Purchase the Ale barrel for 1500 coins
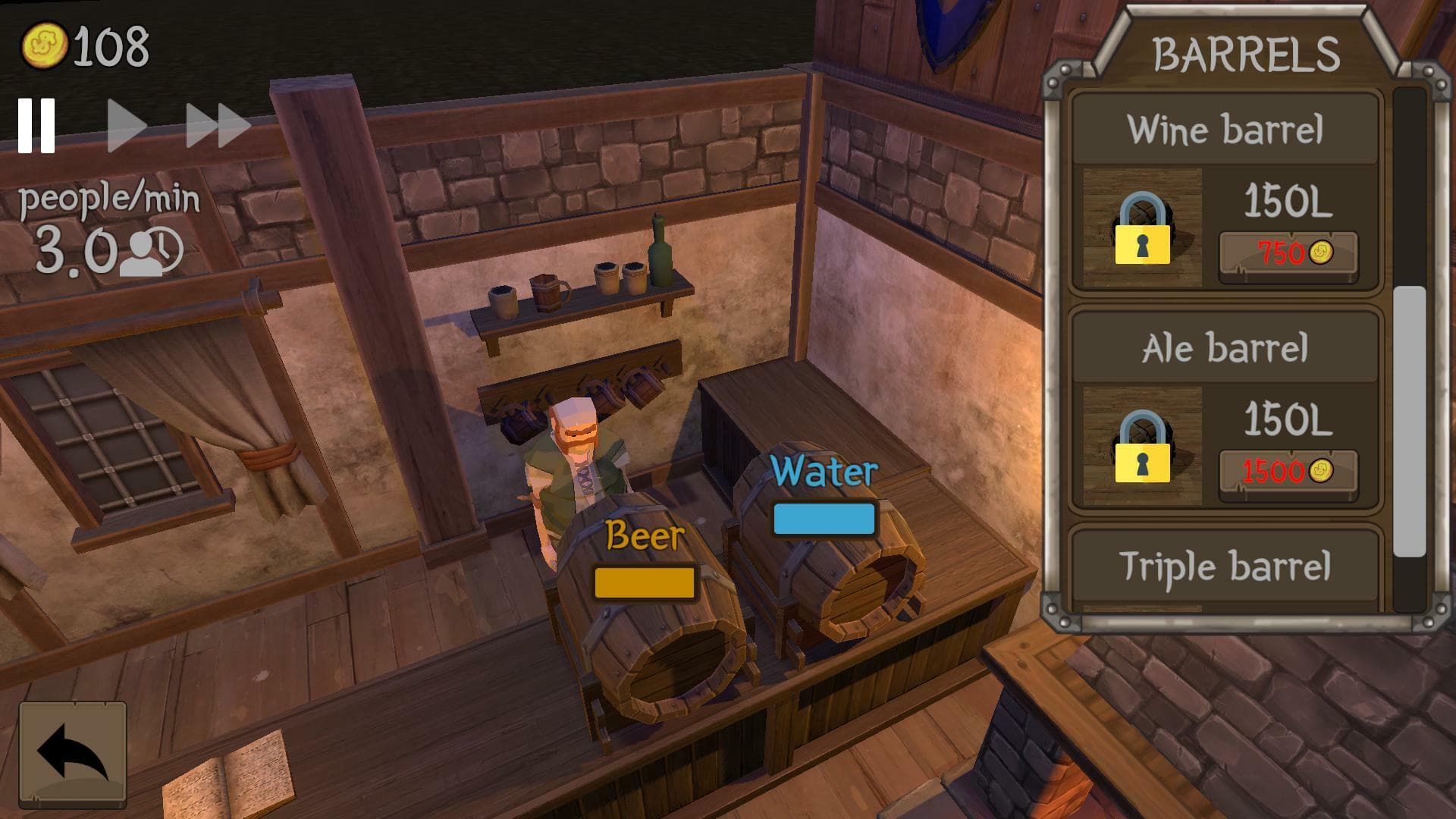Image resolution: width=1456 pixels, height=819 pixels. [1289, 474]
